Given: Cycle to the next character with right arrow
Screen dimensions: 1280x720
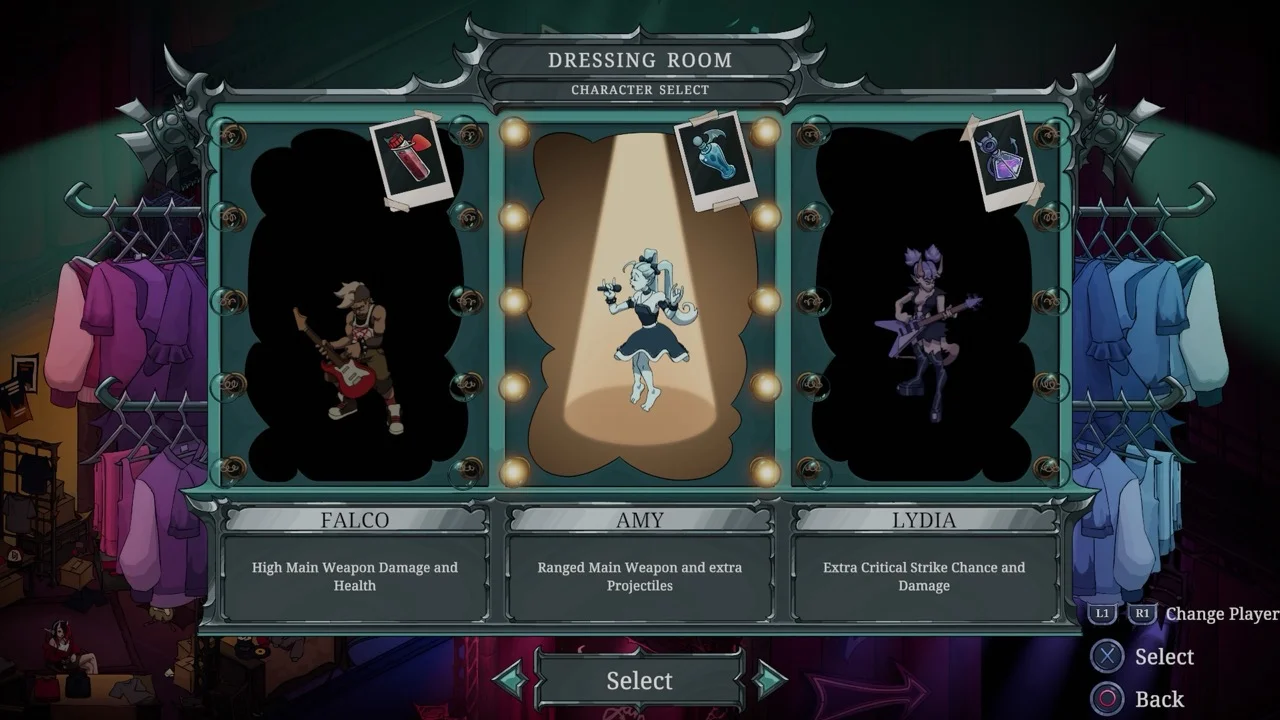Looking at the screenshot, I should 768,680.
